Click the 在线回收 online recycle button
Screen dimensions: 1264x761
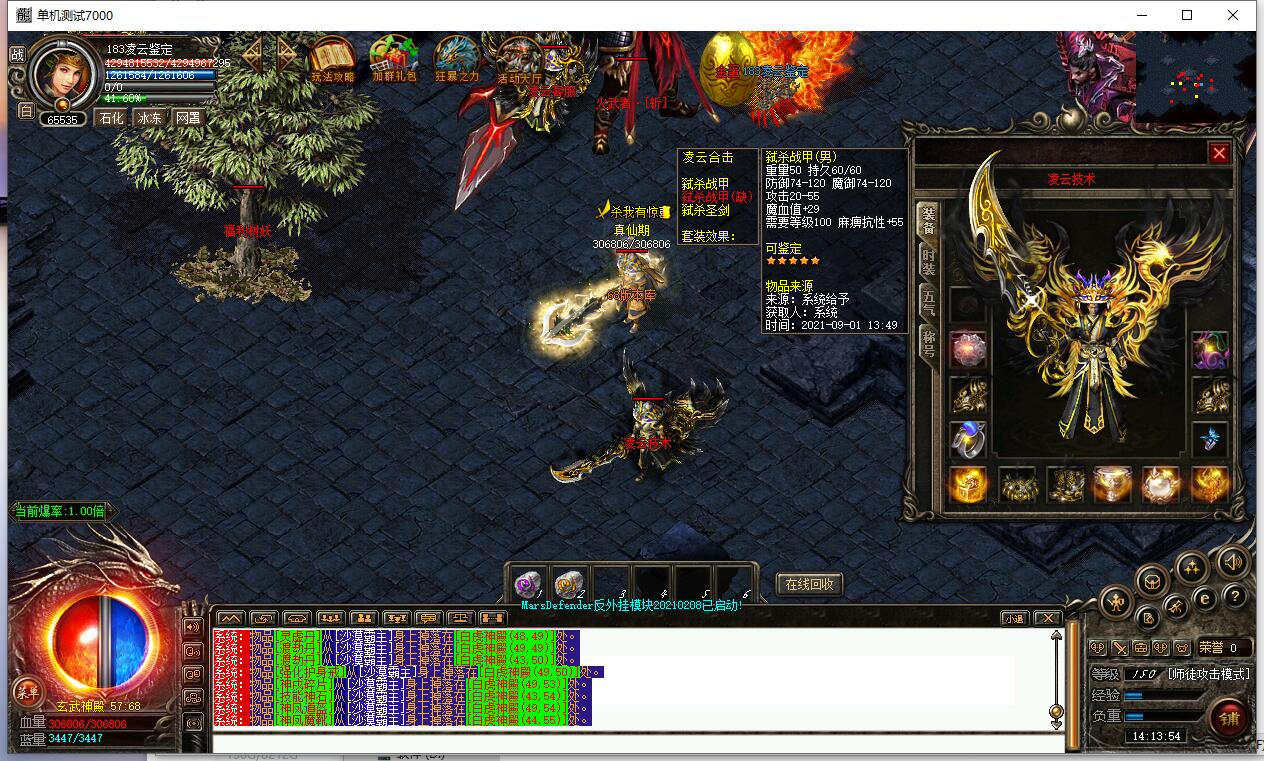[809, 584]
